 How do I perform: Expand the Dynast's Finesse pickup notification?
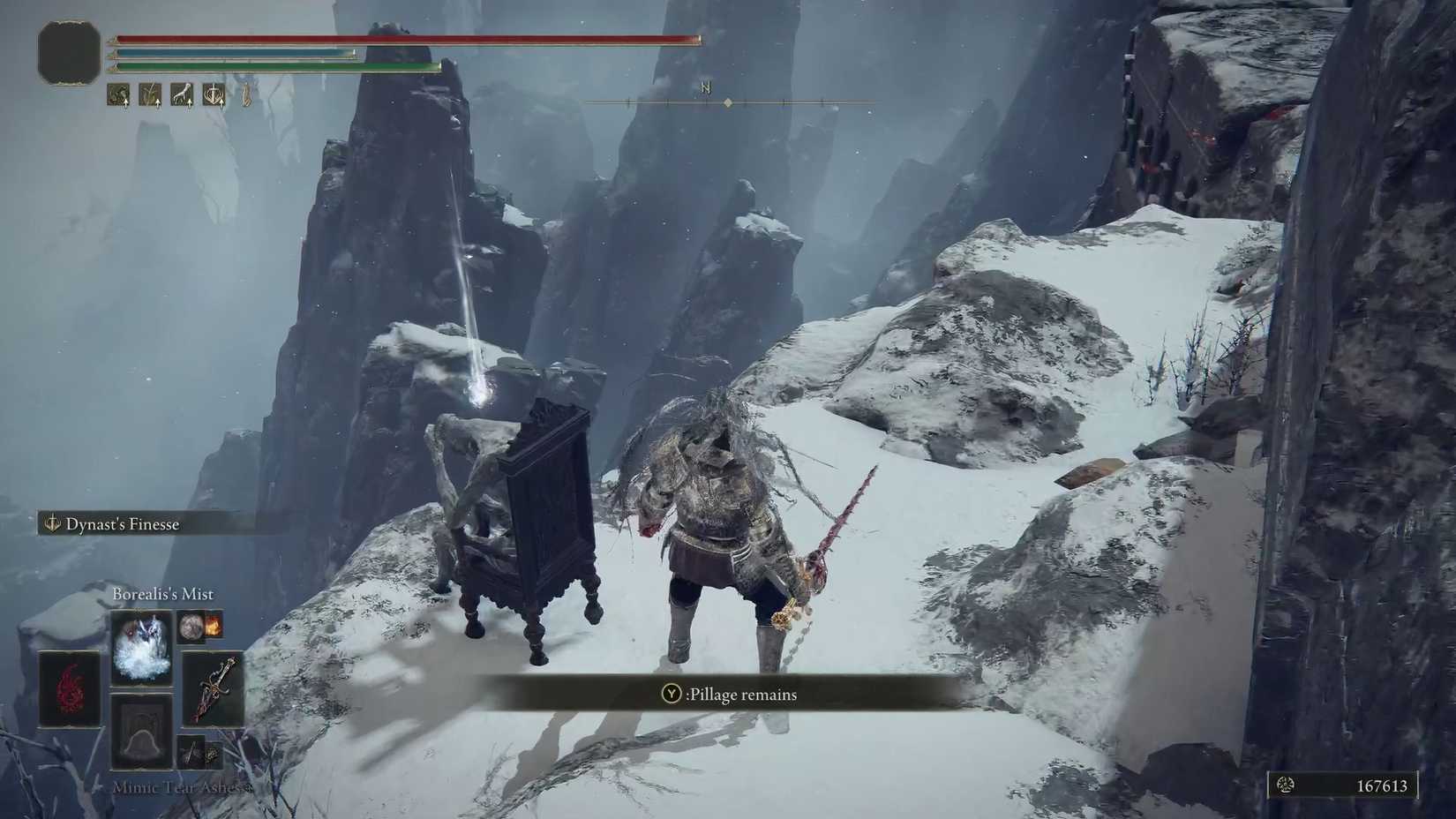[x=124, y=523]
